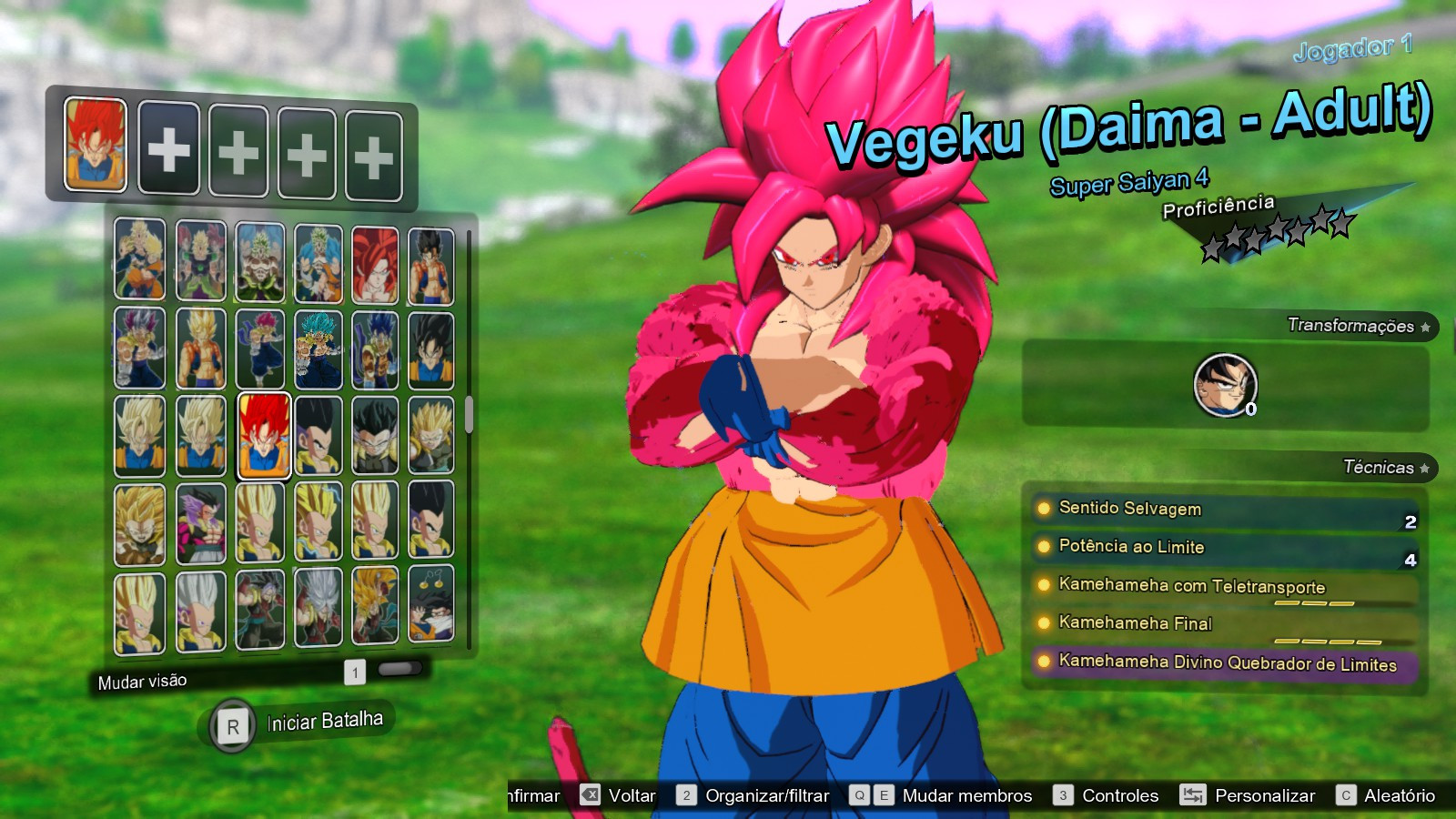Toggle the Mudar visão view switch
Screen dimensions: 1456x819
(400, 672)
